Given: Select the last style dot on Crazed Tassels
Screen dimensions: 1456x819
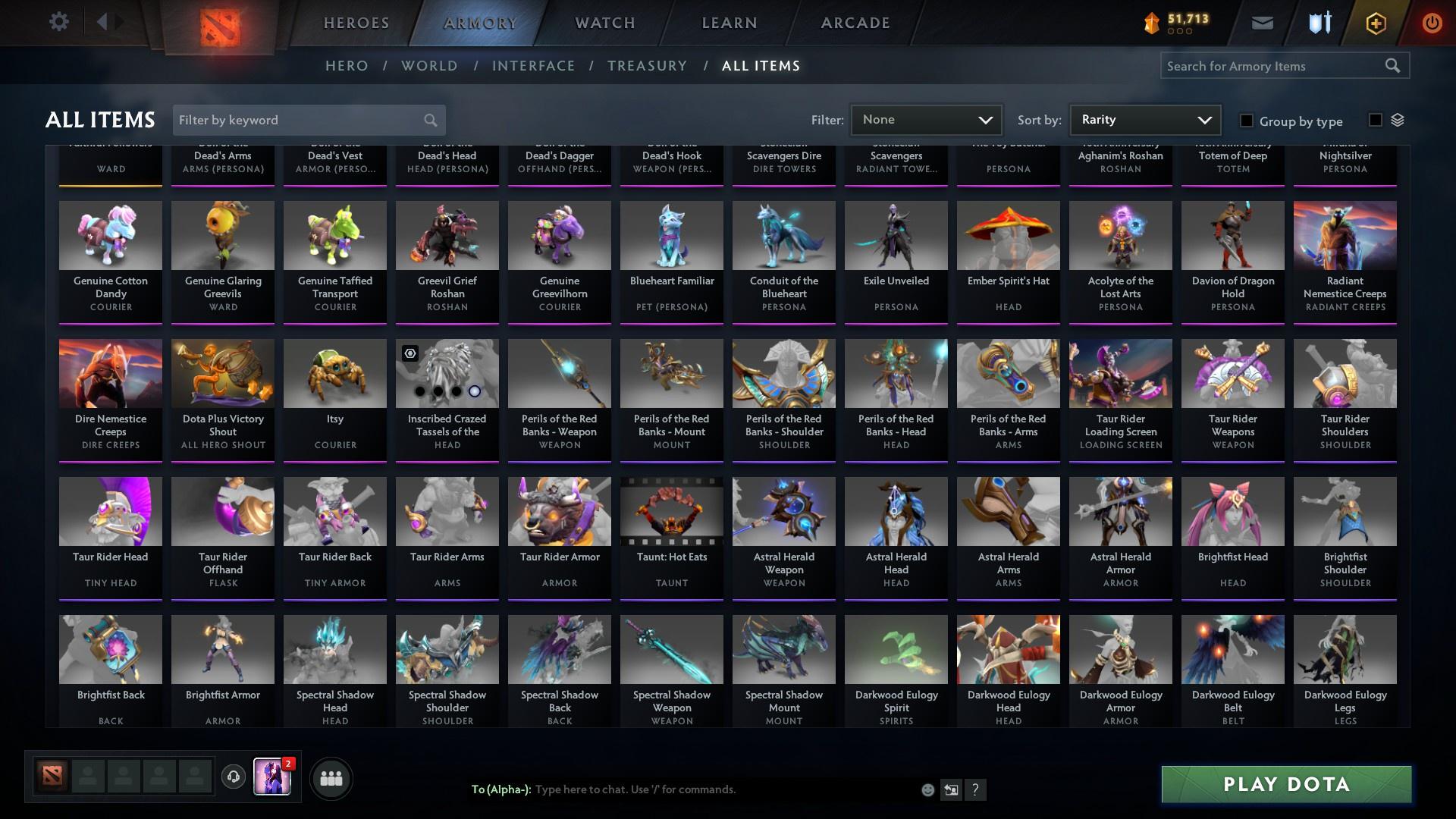Looking at the screenshot, I should [475, 391].
